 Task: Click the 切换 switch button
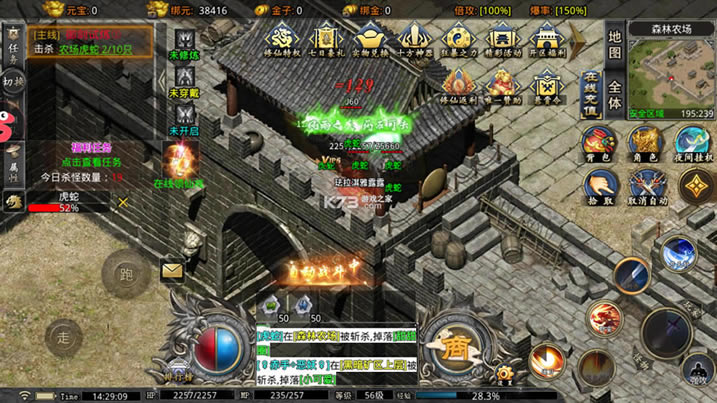point(12,82)
